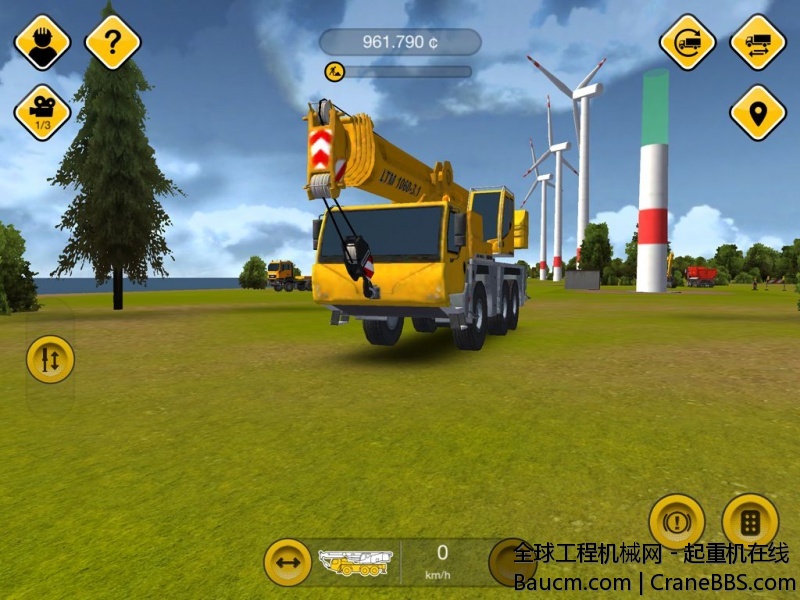
Task: Tap the left-right arrows button beside crane icon
Action: tap(288, 562)
